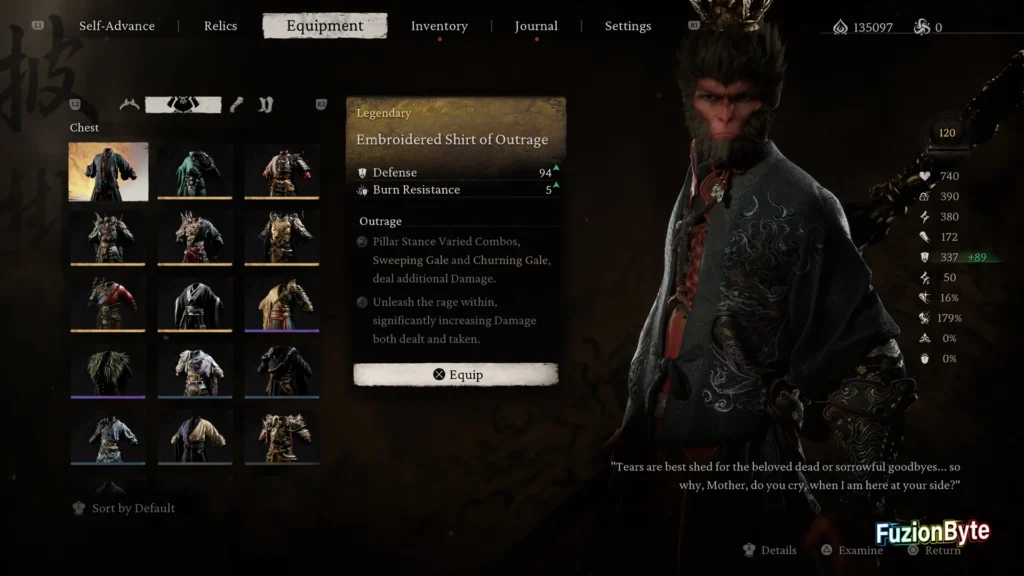1024x576 pixels.
Task: Select the Equipment tab
Action: [325, 26]
